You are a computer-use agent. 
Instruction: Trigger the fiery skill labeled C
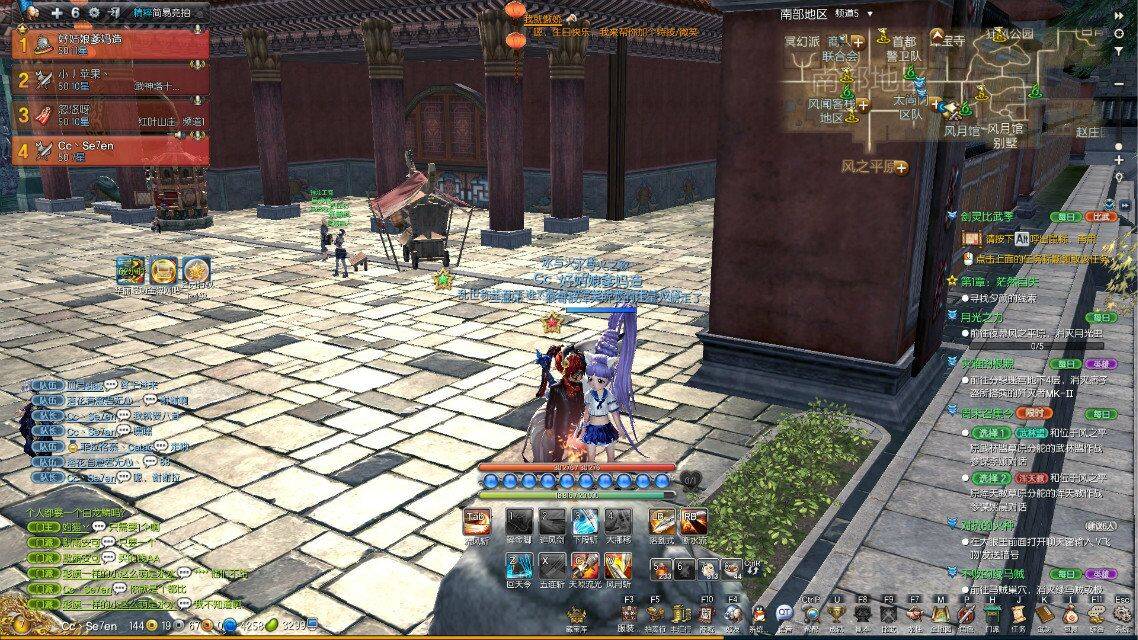587,565
